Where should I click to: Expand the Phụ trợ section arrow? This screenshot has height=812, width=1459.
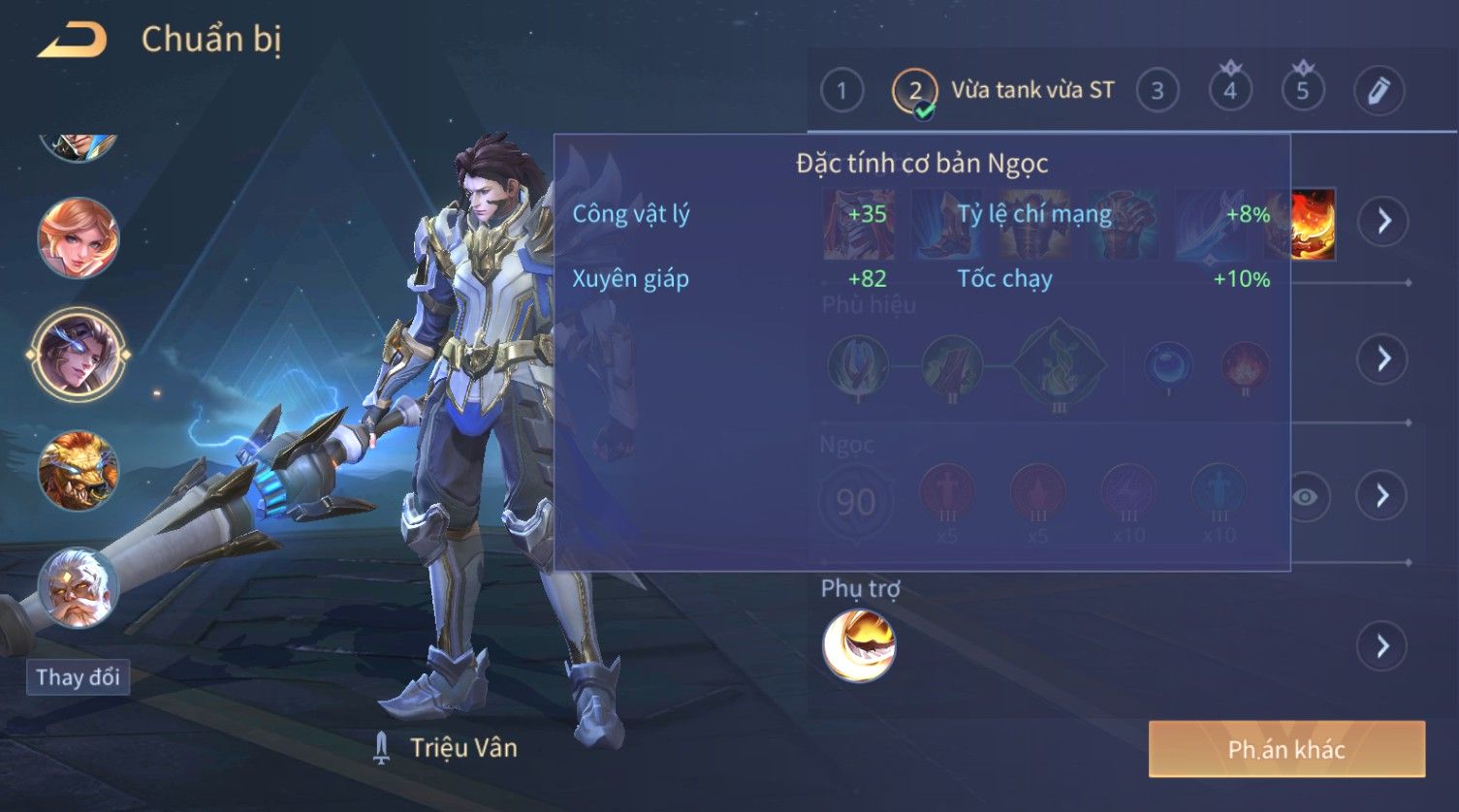point(1383,645)
